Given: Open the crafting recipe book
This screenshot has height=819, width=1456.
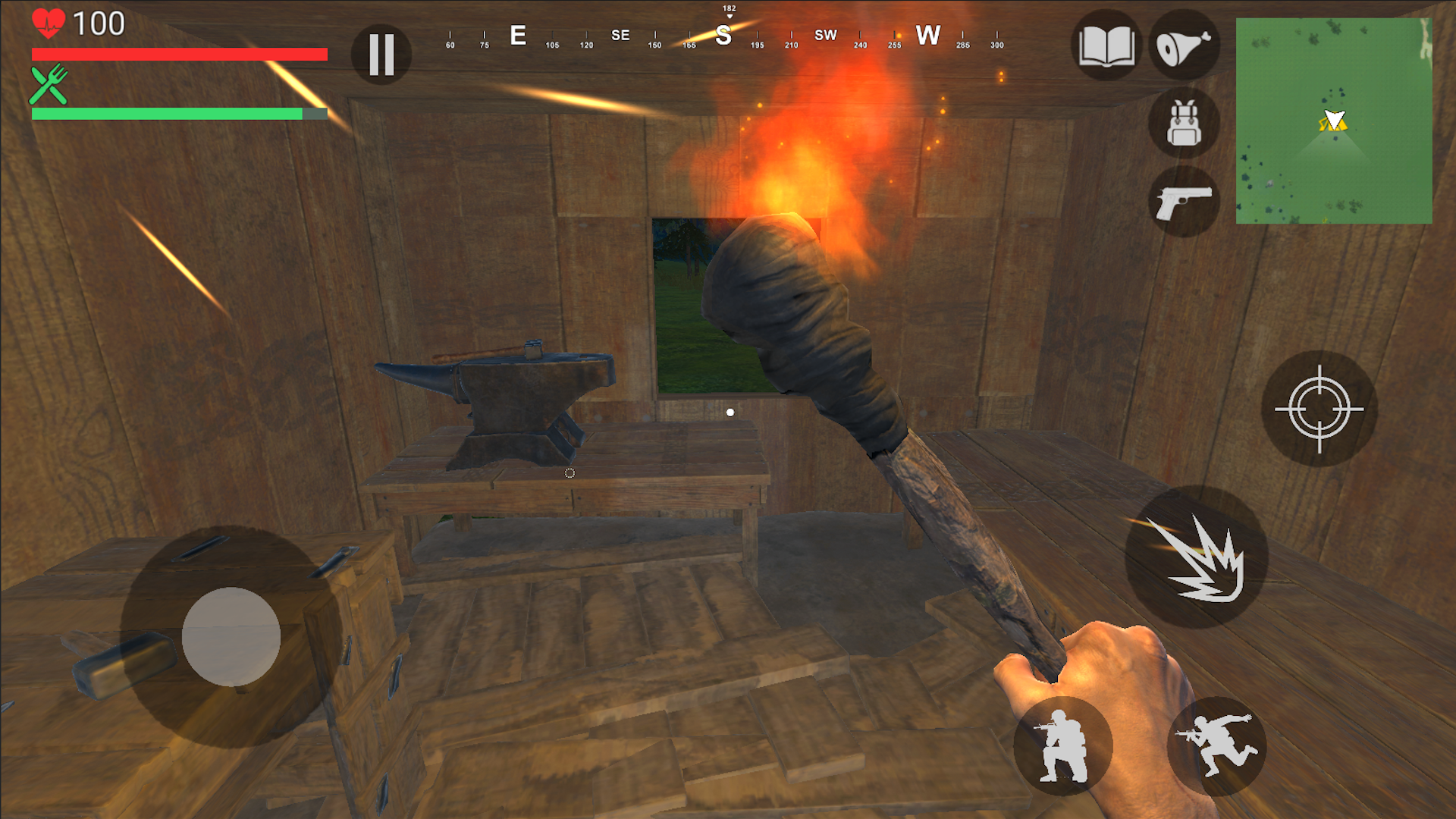Looking at the screenshot, I should (x=1106, y=47).
